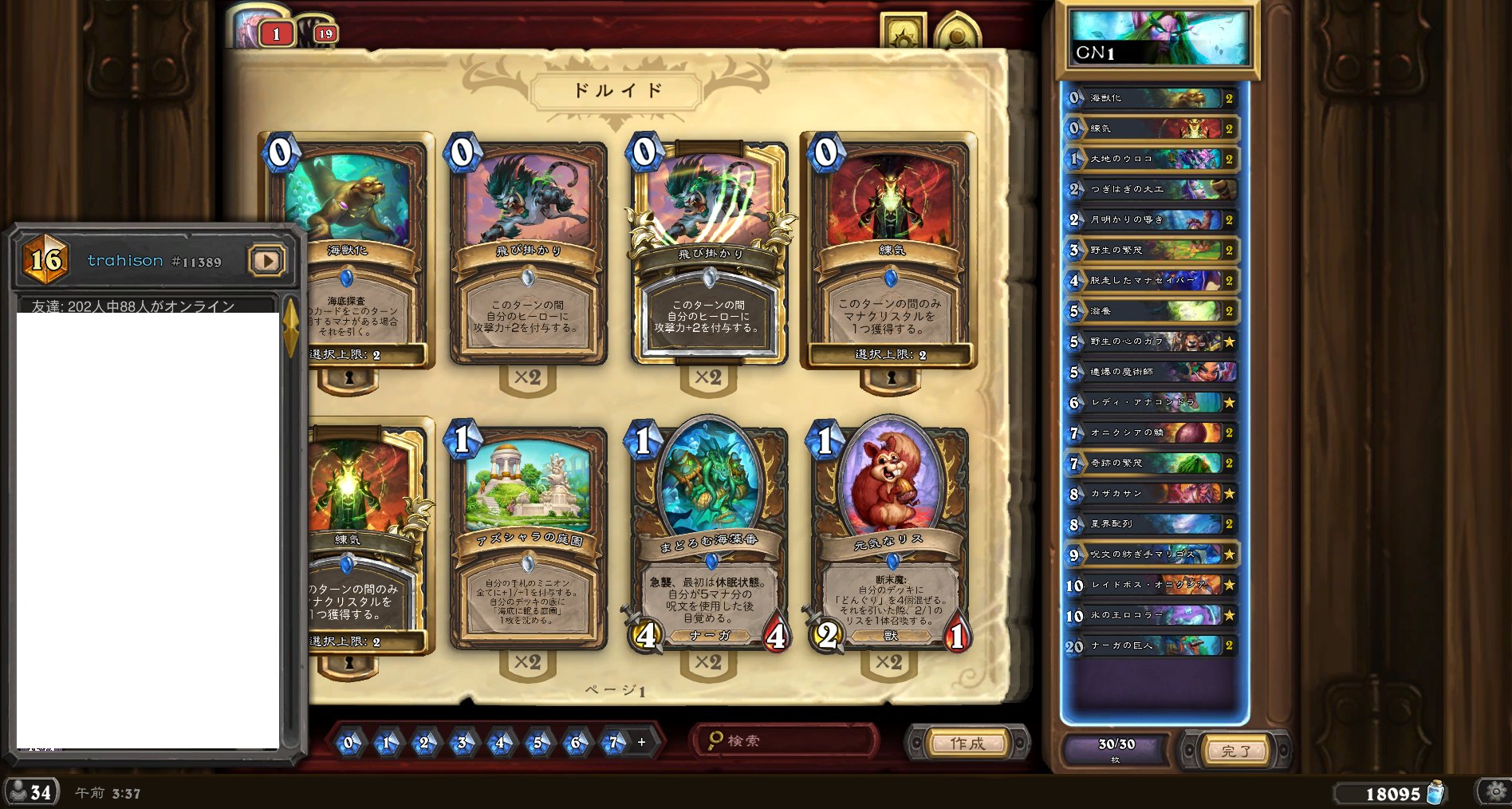Open the friends list button showing 34
Image resolution: width=1512 pixels, height=809 pixels.
pos(30,792)
